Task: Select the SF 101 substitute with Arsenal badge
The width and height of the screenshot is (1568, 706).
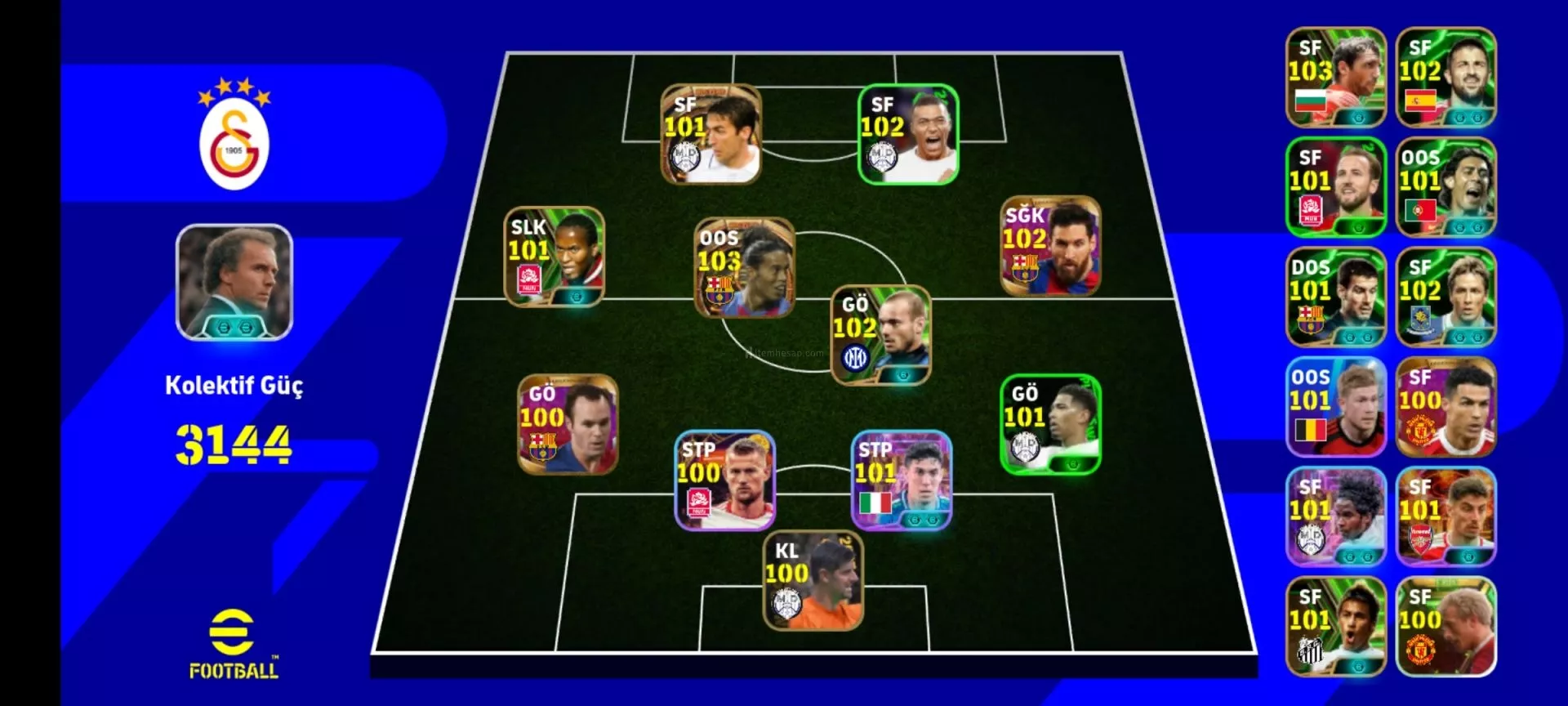Action: click(x=1445, y=516)
